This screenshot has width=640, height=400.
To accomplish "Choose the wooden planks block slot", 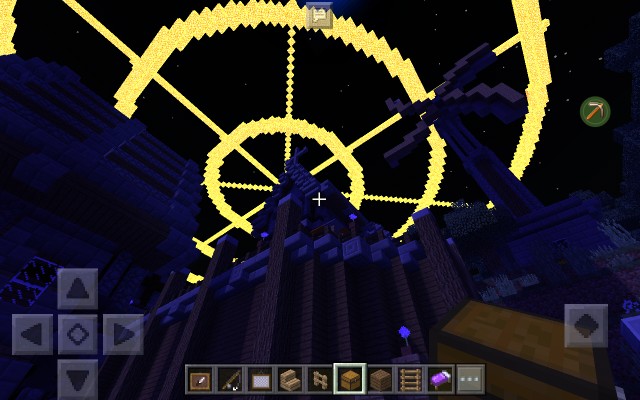I will point(380,380).
